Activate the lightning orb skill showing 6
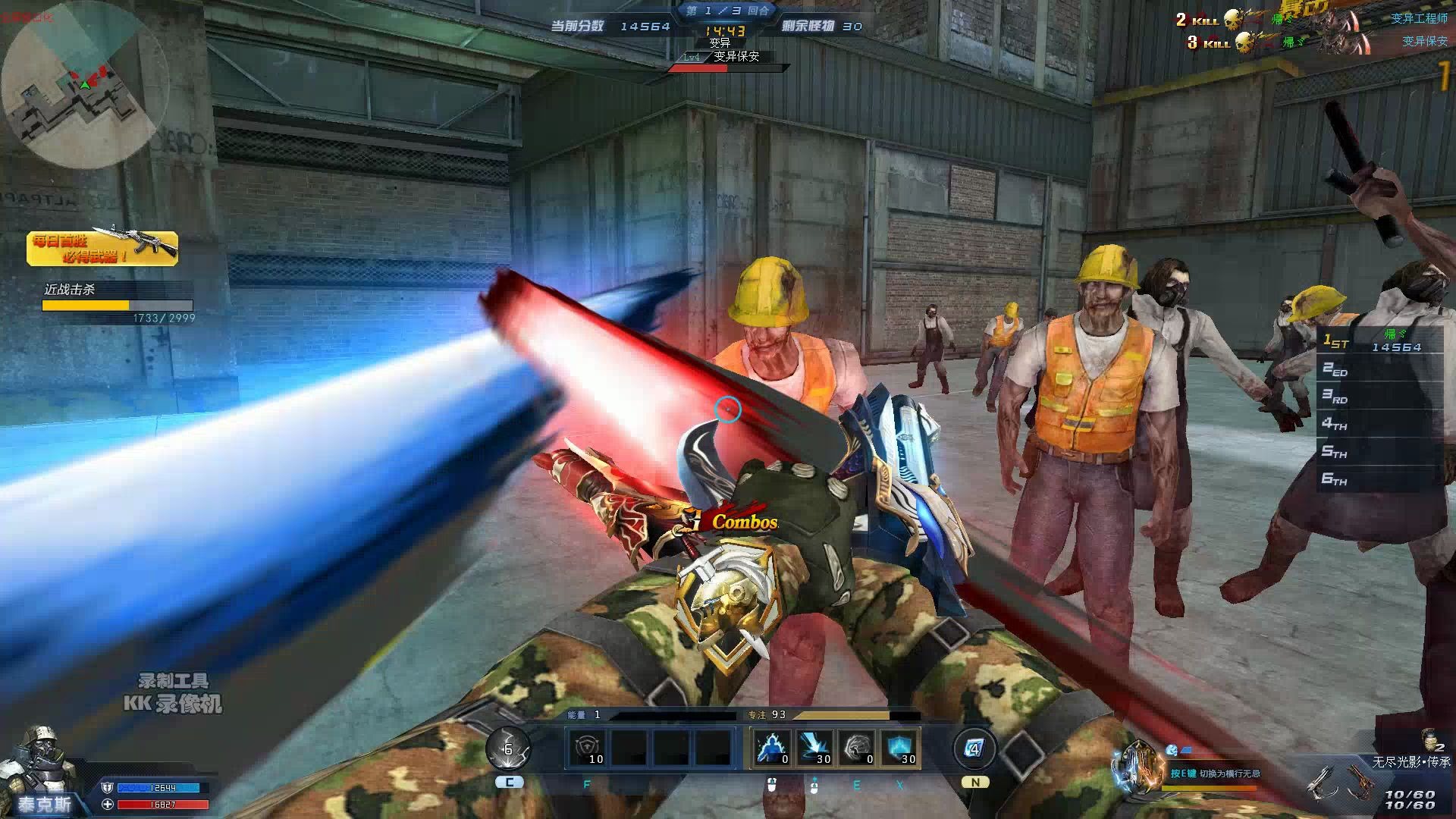 (x=508, y=749)
